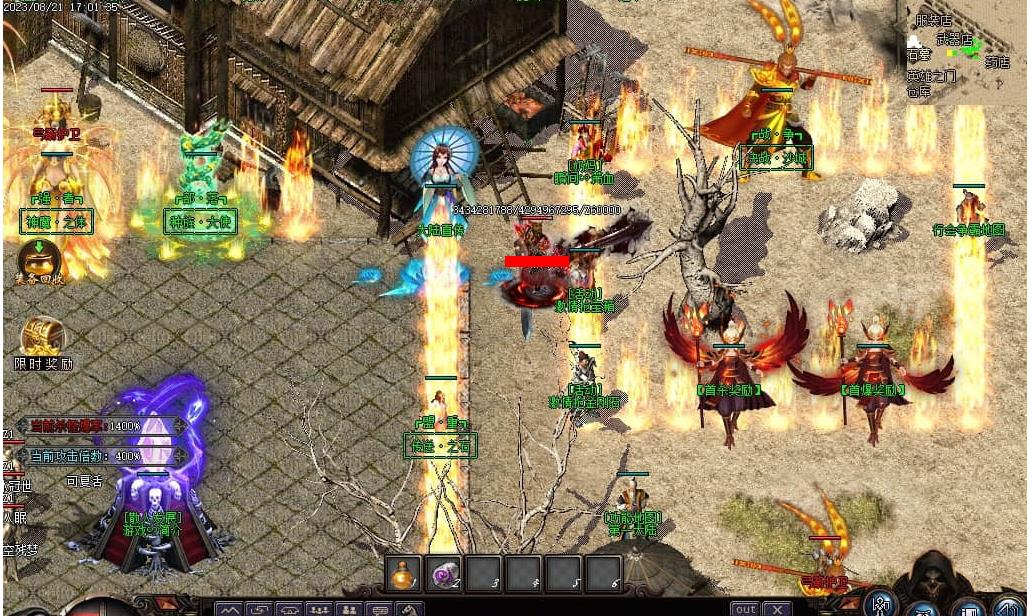1034x616 pixels.
Task: Open the 限时奖励 treasure chest icon
Action: click(x=43, y=337)
